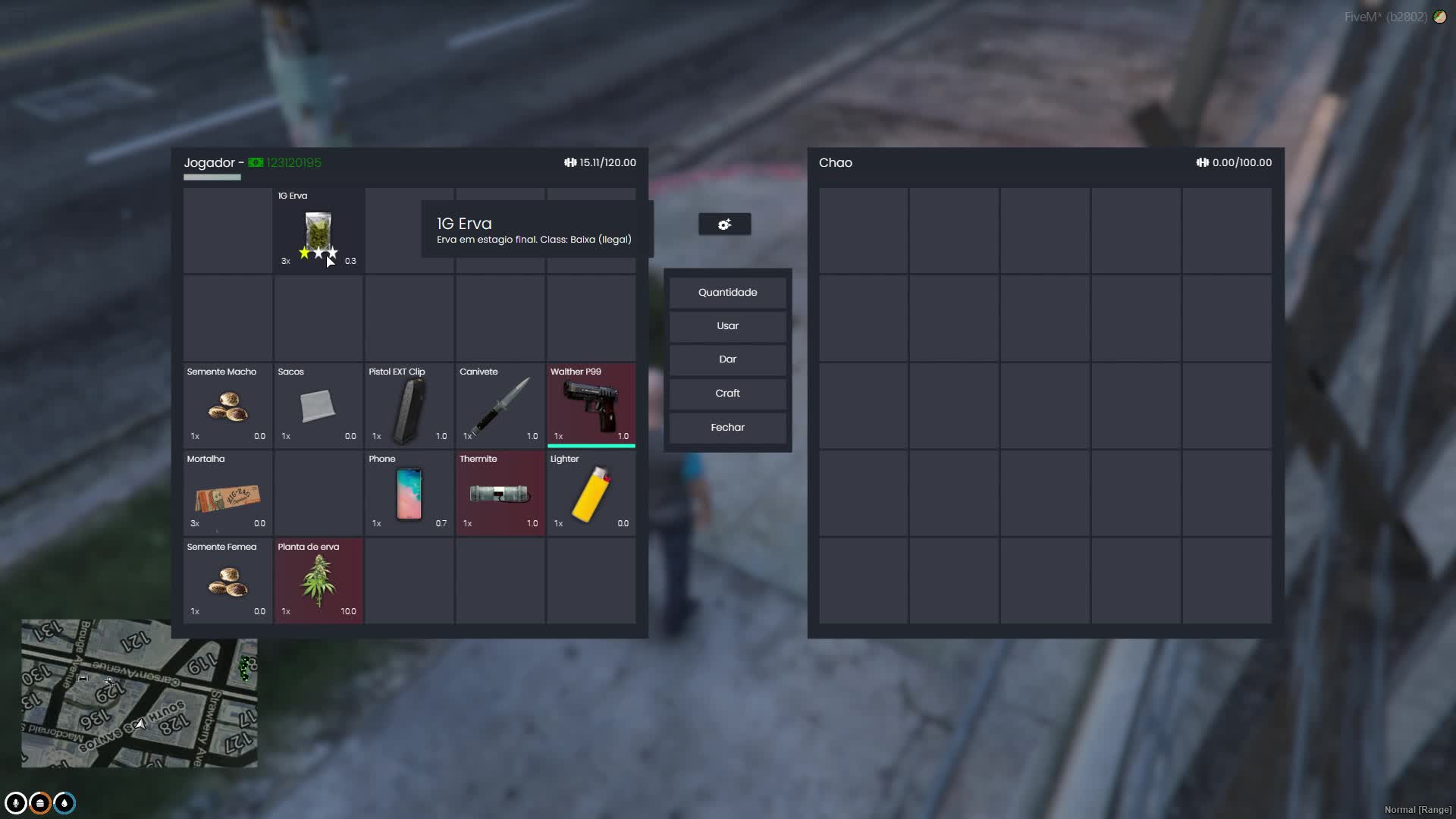Pick the Semente Macho slot
Screen dimensions: 1456x819
(227, 405)
